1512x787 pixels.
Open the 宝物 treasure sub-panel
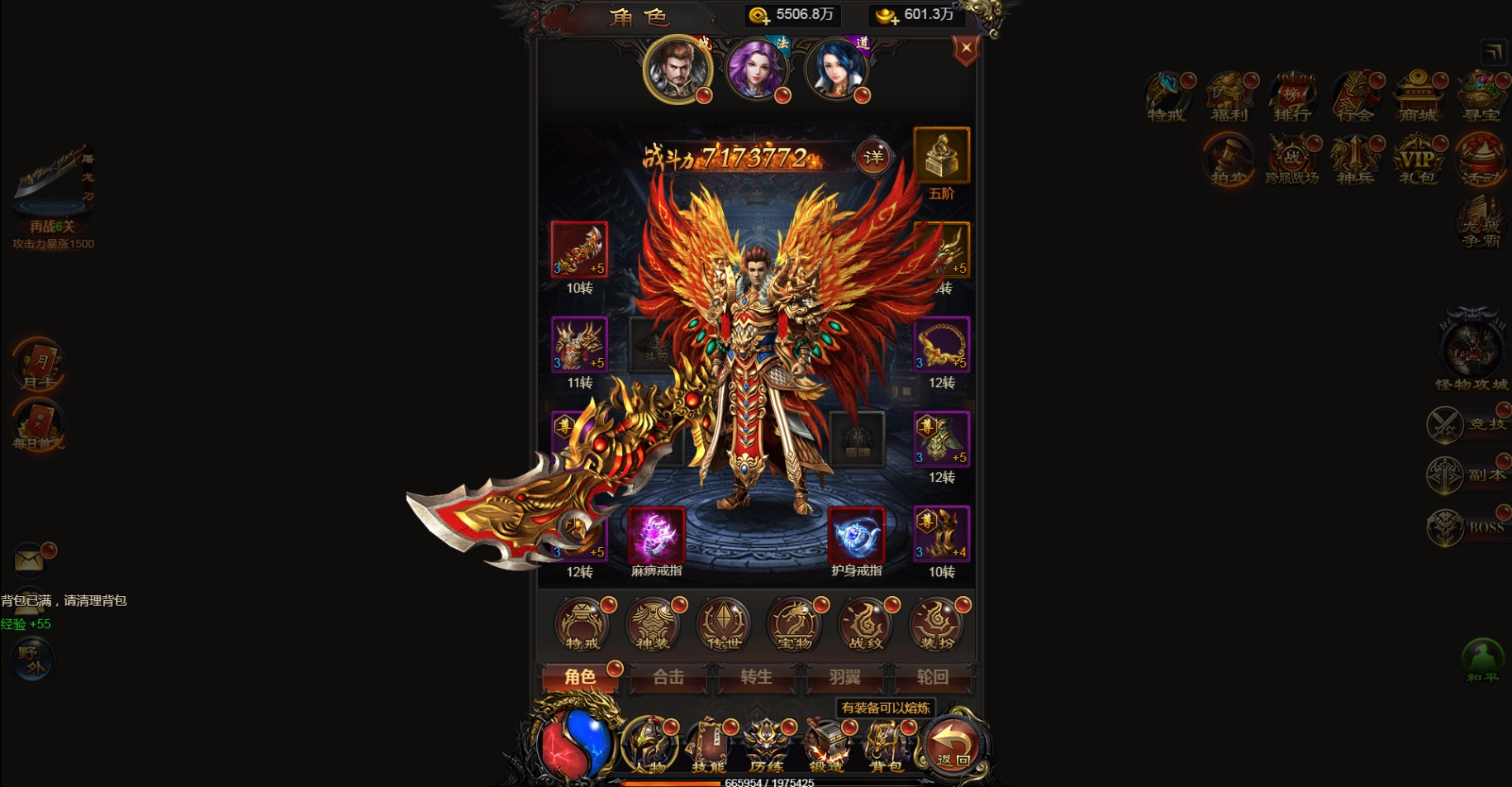pos(792,626)
